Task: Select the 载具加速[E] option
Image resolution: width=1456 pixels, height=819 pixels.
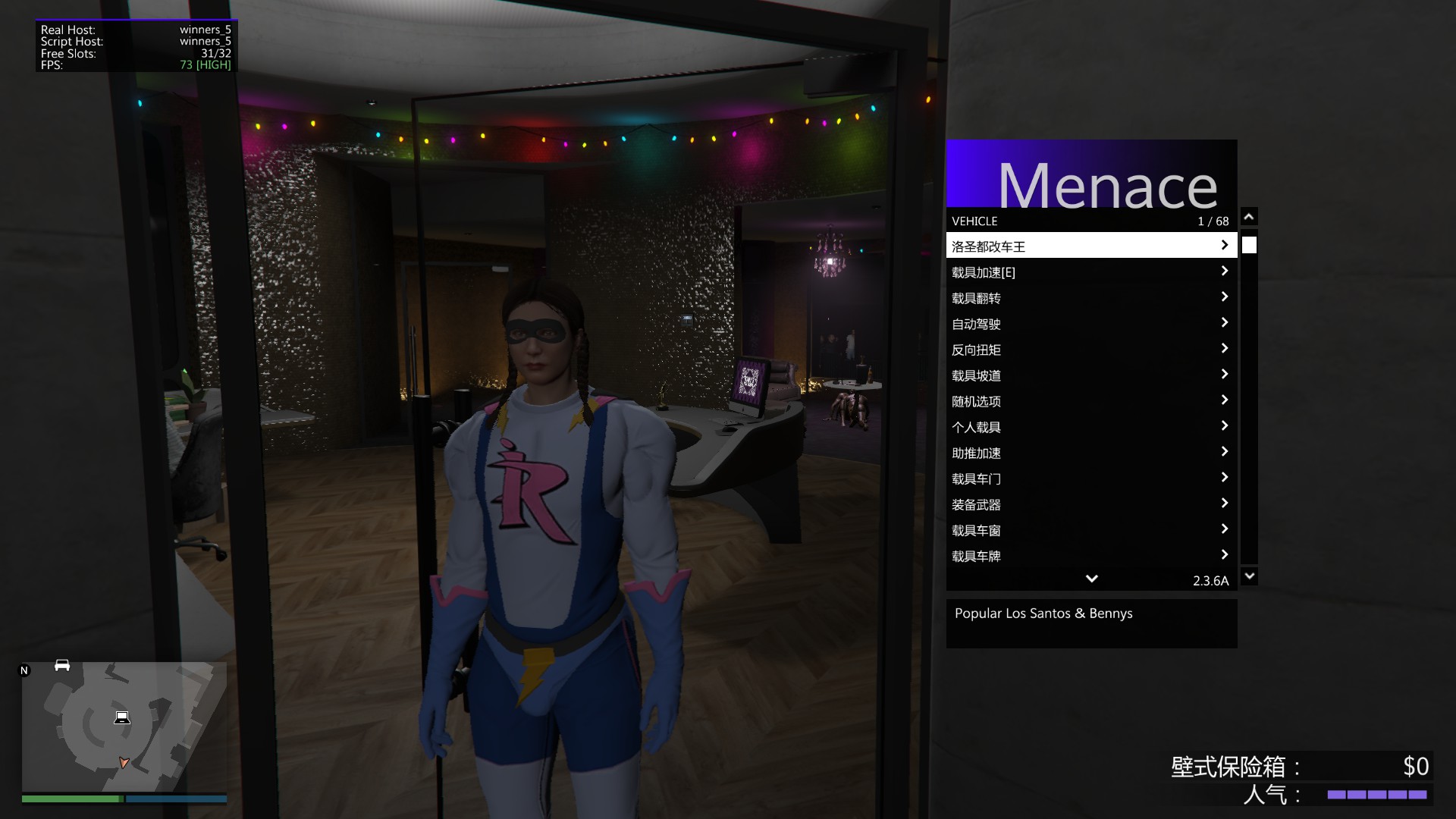Action: 1090,271
